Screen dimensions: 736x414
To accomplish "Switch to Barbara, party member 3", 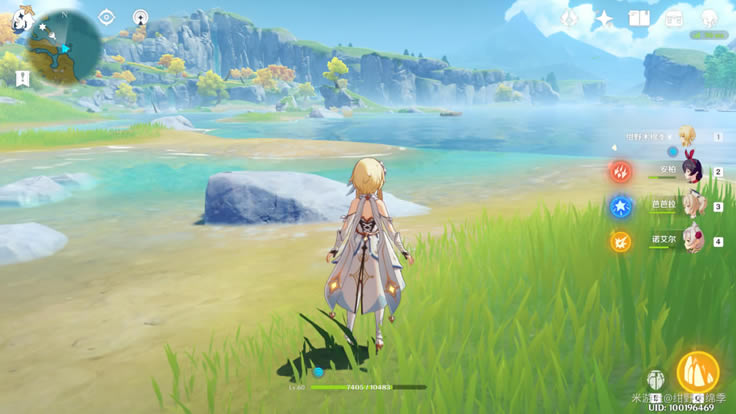I will [x=692, y=206].
